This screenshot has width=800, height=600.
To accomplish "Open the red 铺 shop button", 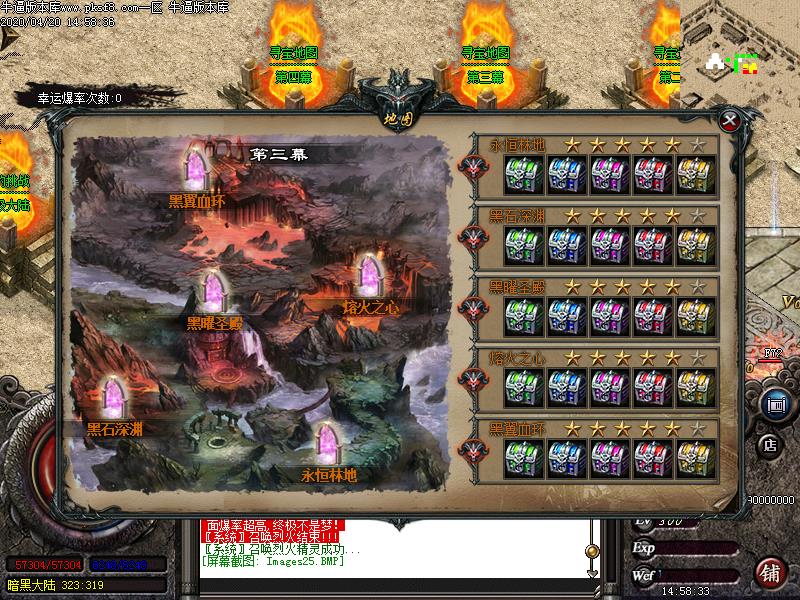I will (769, 571).
